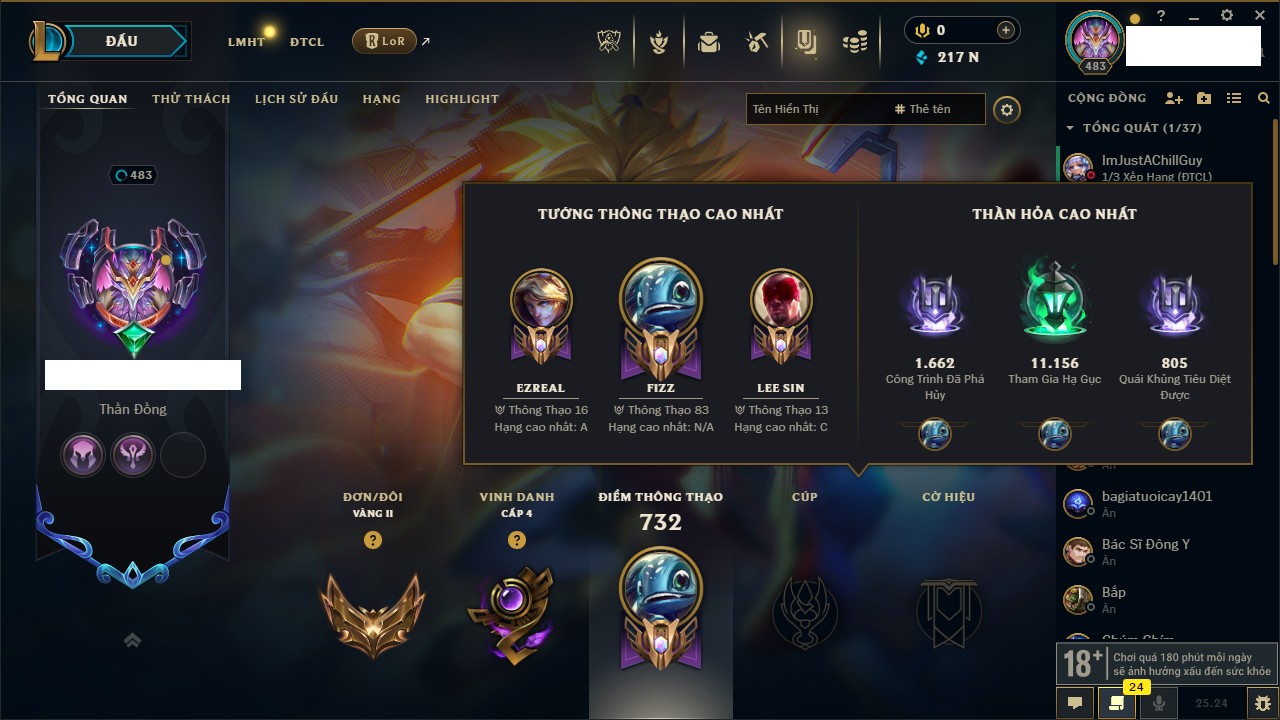The width and height of the screenshot is (1280, 720).
Task: Search the friends list with magnifier icon
Action: coord(1264,98)
